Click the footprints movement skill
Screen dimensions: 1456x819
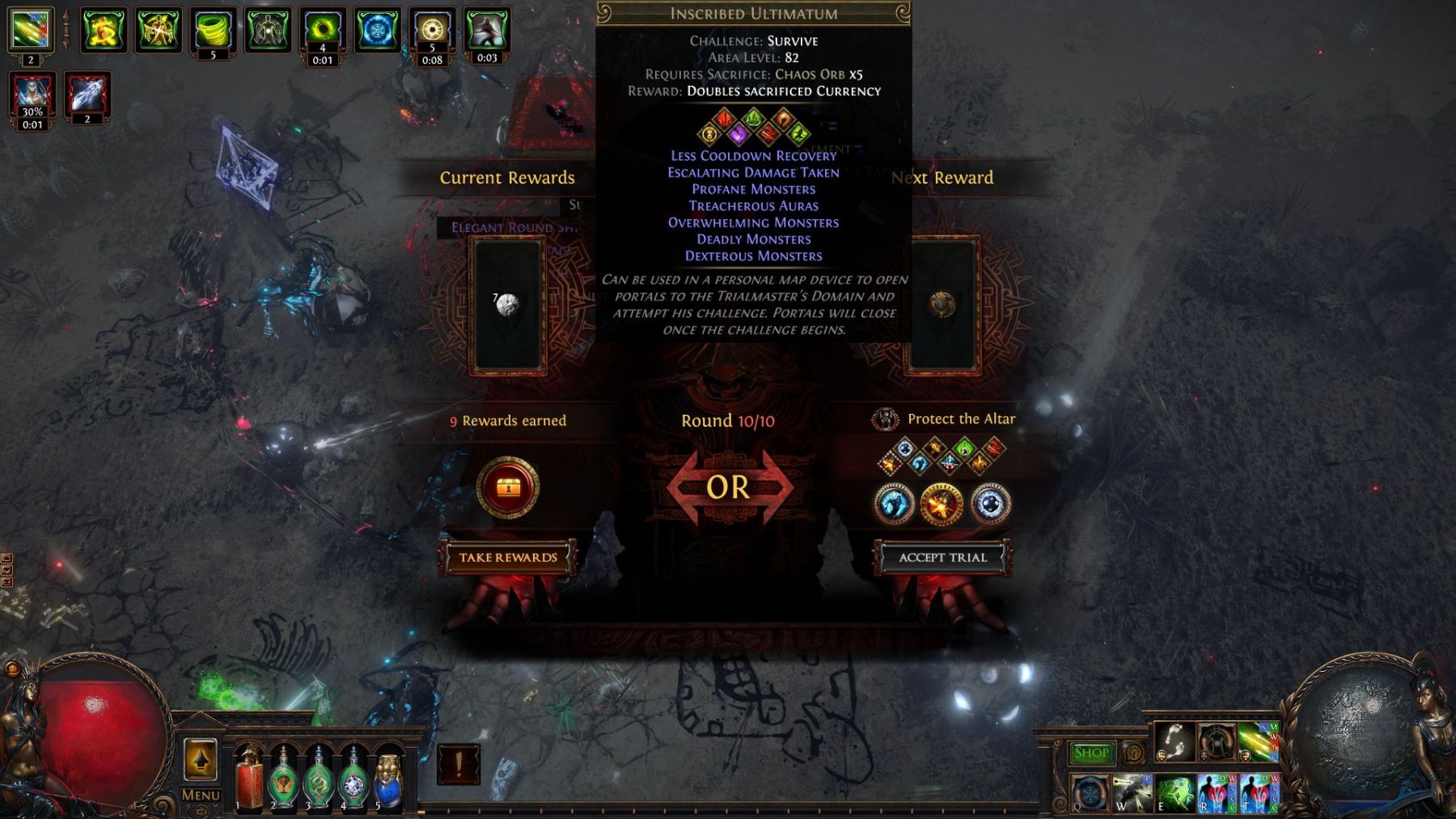(1173, 742)
